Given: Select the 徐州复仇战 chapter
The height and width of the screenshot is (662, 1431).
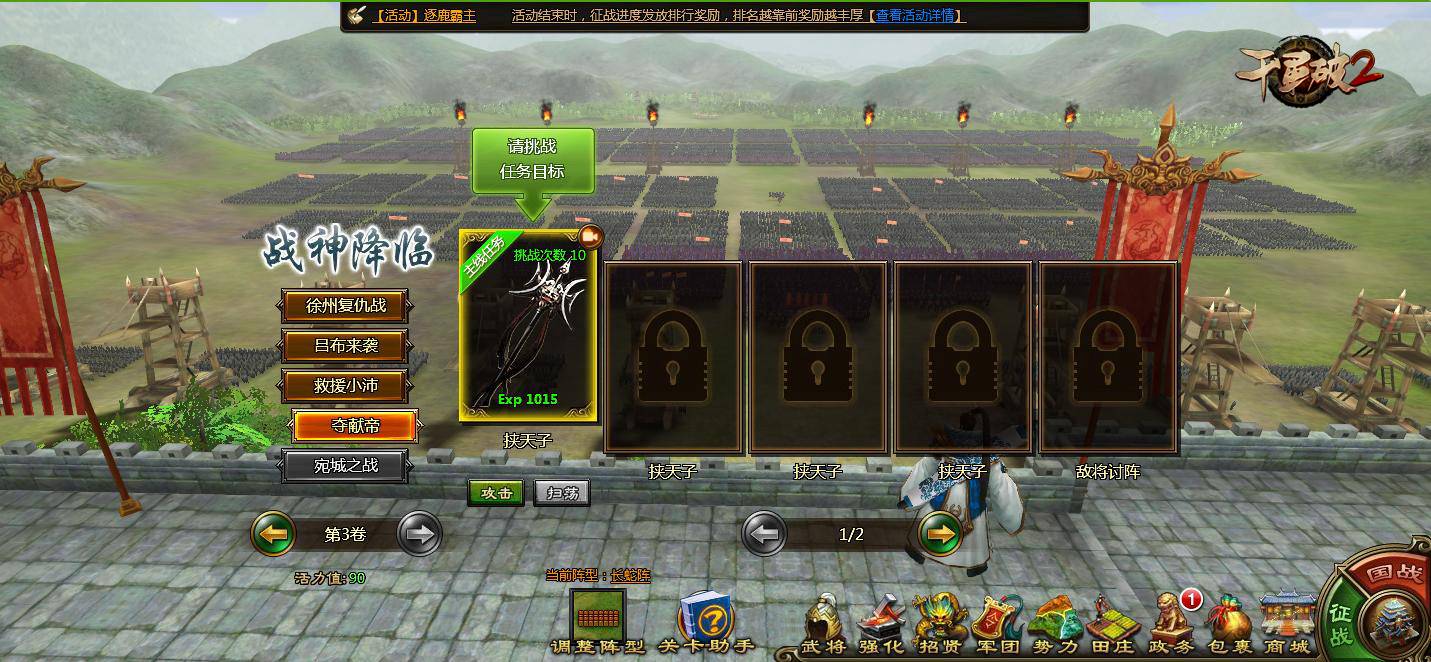Looking at the screenshot, I should pos(345,306).
